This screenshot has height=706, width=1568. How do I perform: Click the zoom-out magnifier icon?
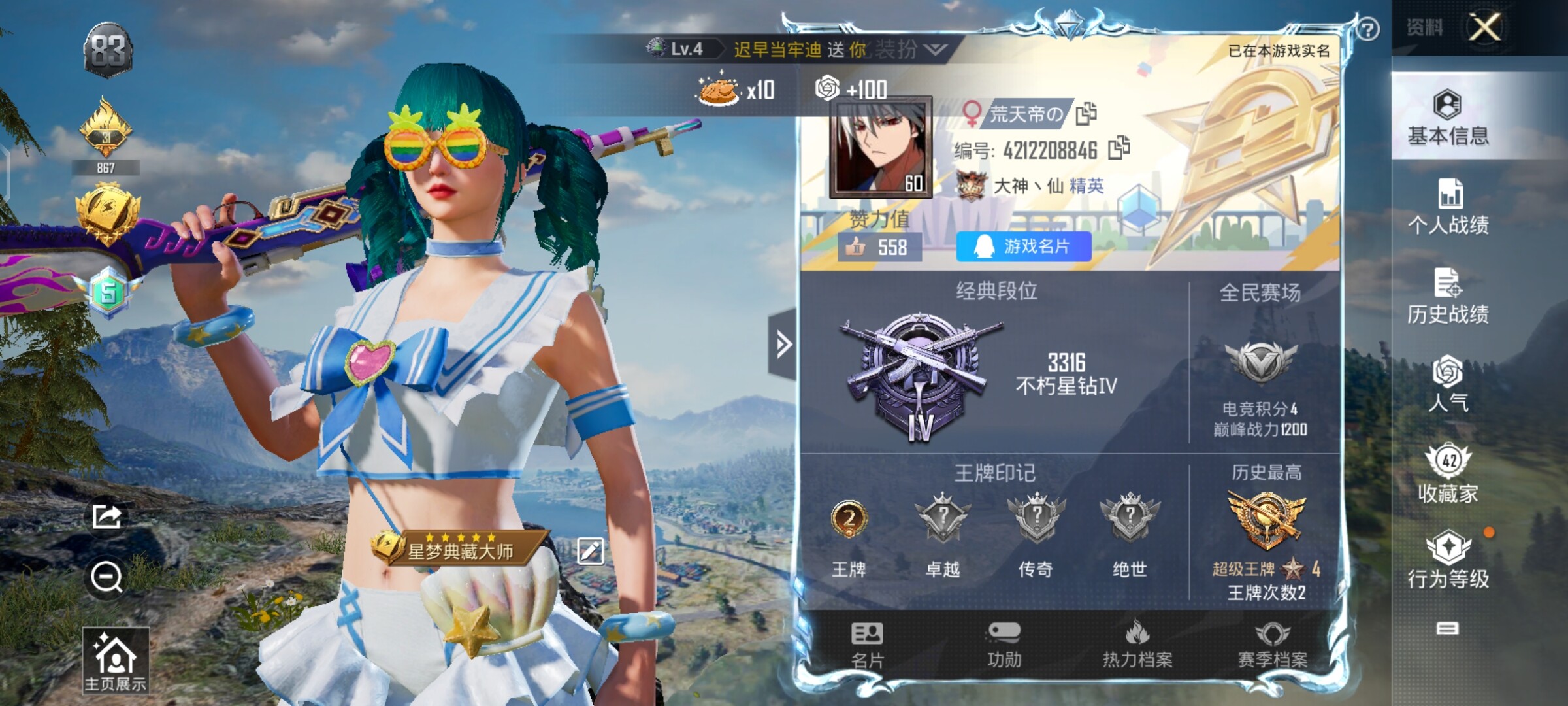(x=106, y=577)
